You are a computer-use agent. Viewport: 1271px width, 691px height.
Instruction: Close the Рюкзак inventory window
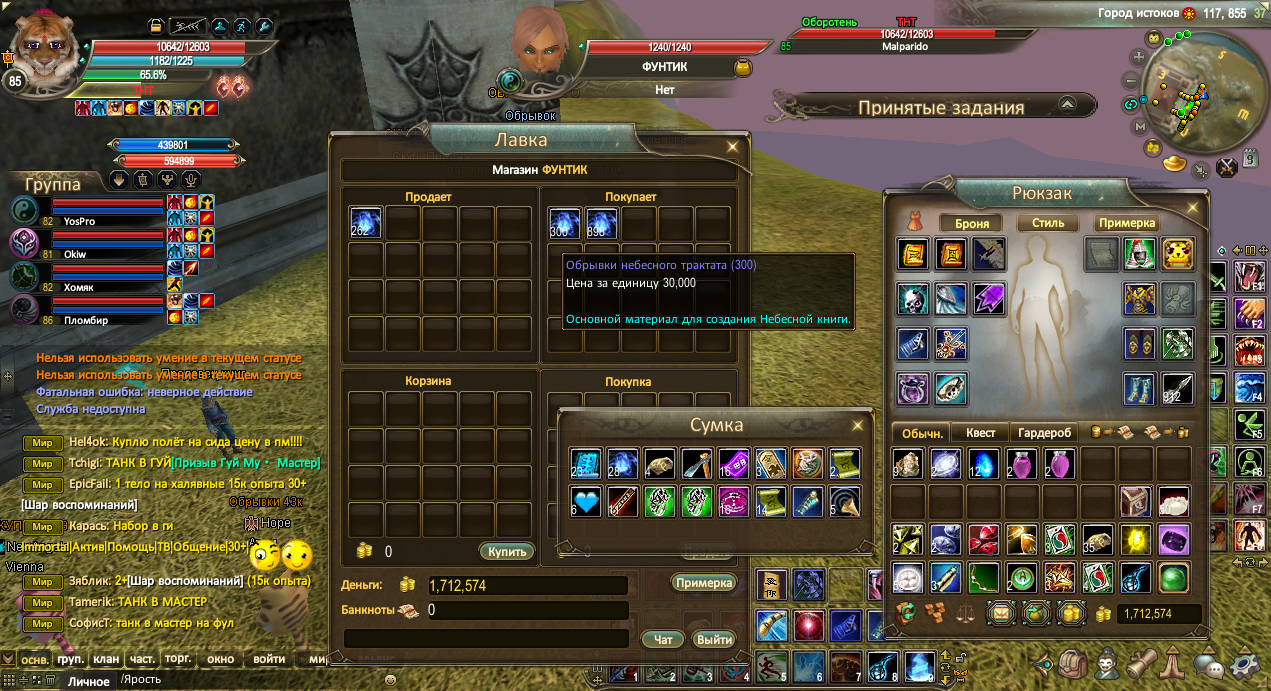click(1192, 207)
